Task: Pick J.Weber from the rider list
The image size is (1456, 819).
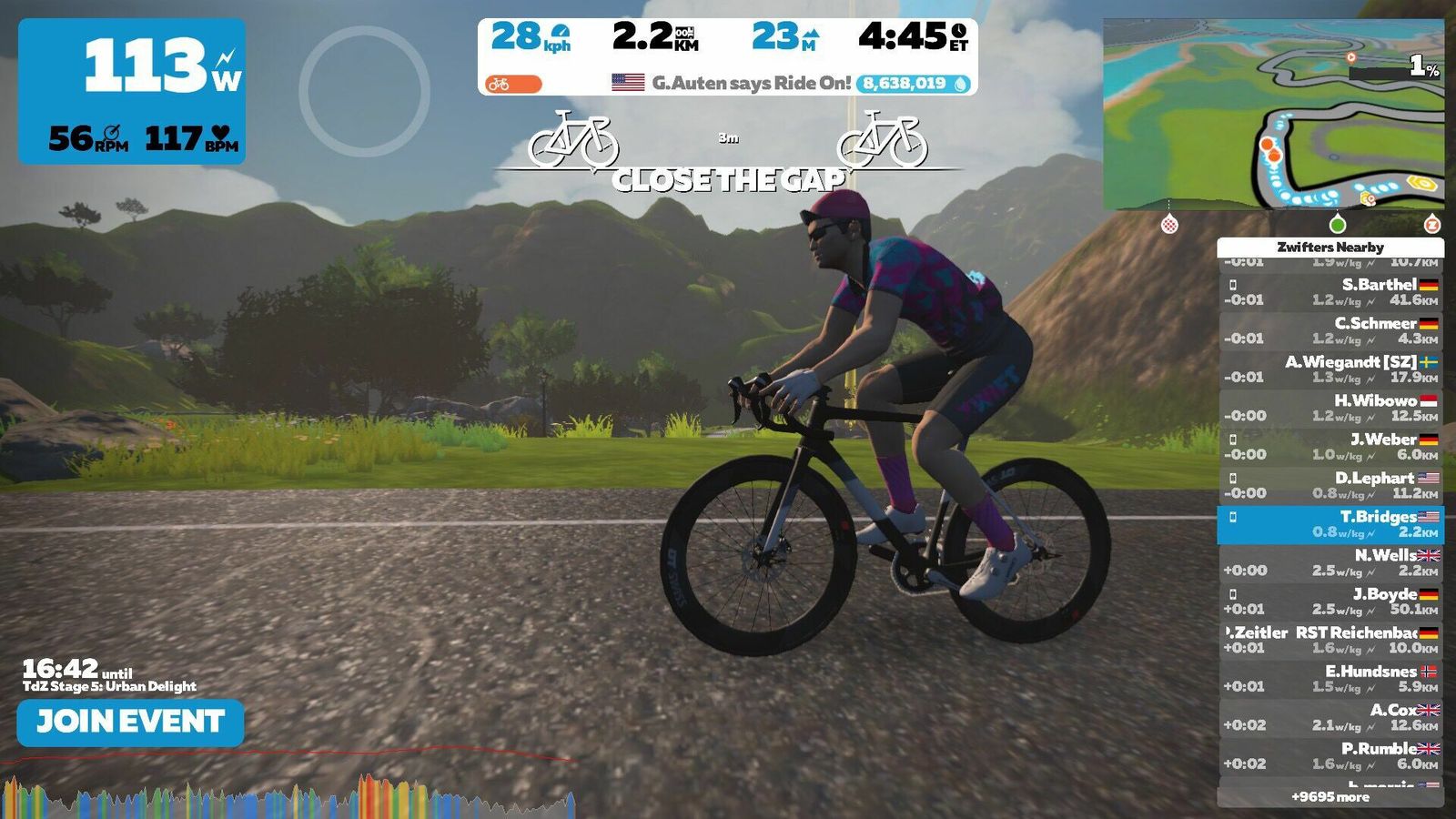Action: pyautogui.click(x=1330, y=447)
